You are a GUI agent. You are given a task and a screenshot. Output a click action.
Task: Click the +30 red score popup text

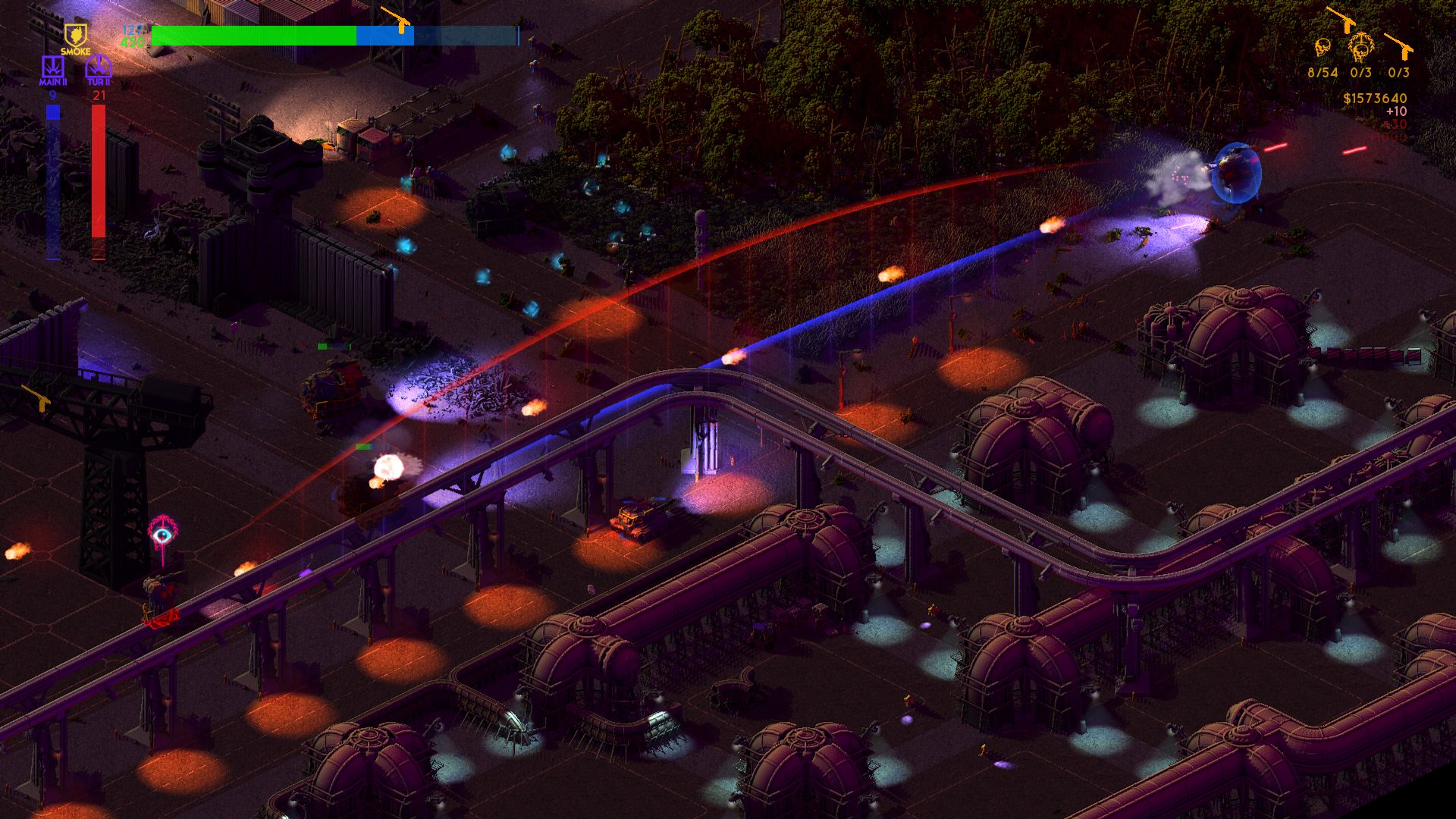pyautogui.click(x=1395, y=124)
